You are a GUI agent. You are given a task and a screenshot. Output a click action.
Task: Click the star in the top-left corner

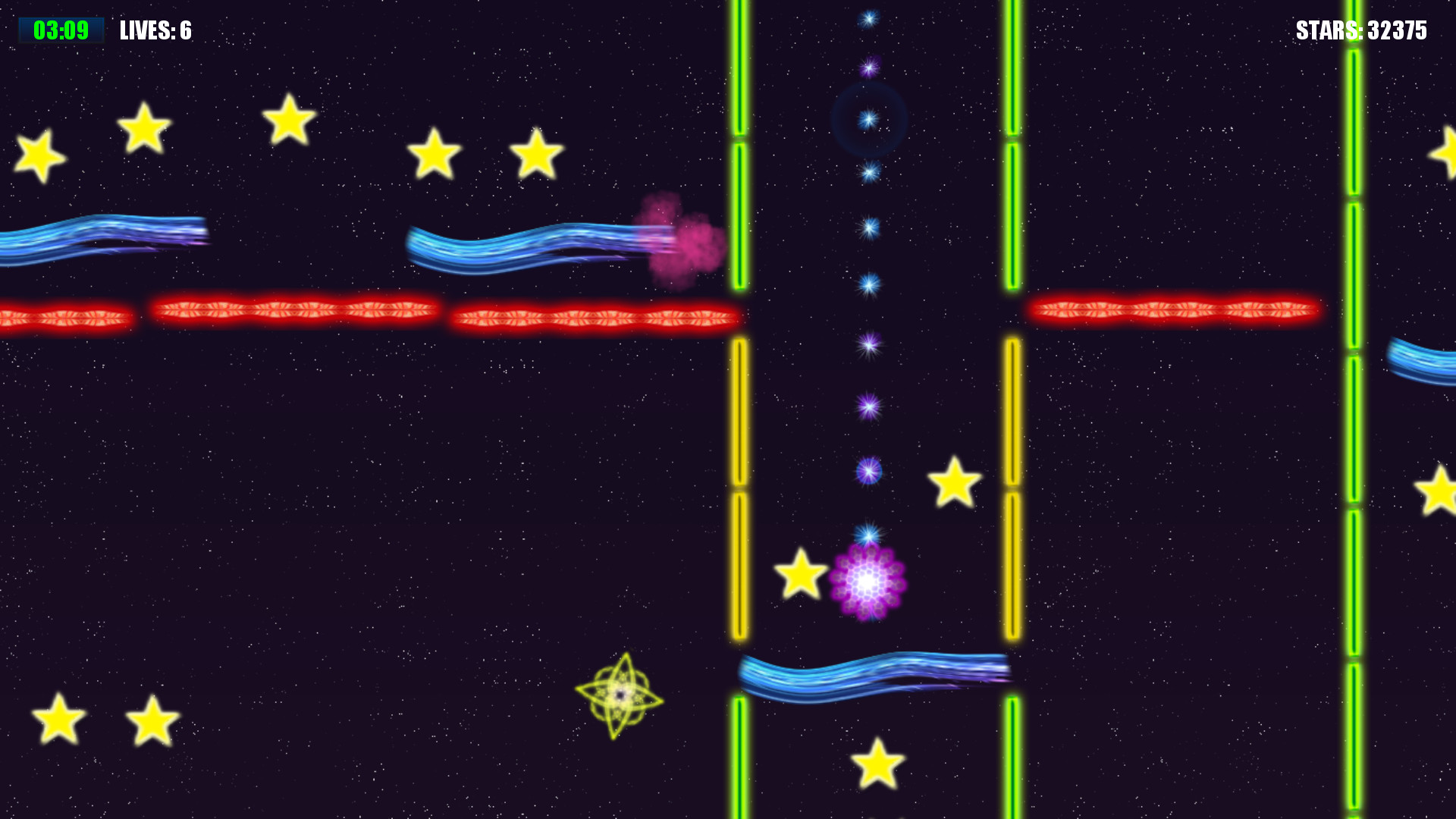click(39, 157)
